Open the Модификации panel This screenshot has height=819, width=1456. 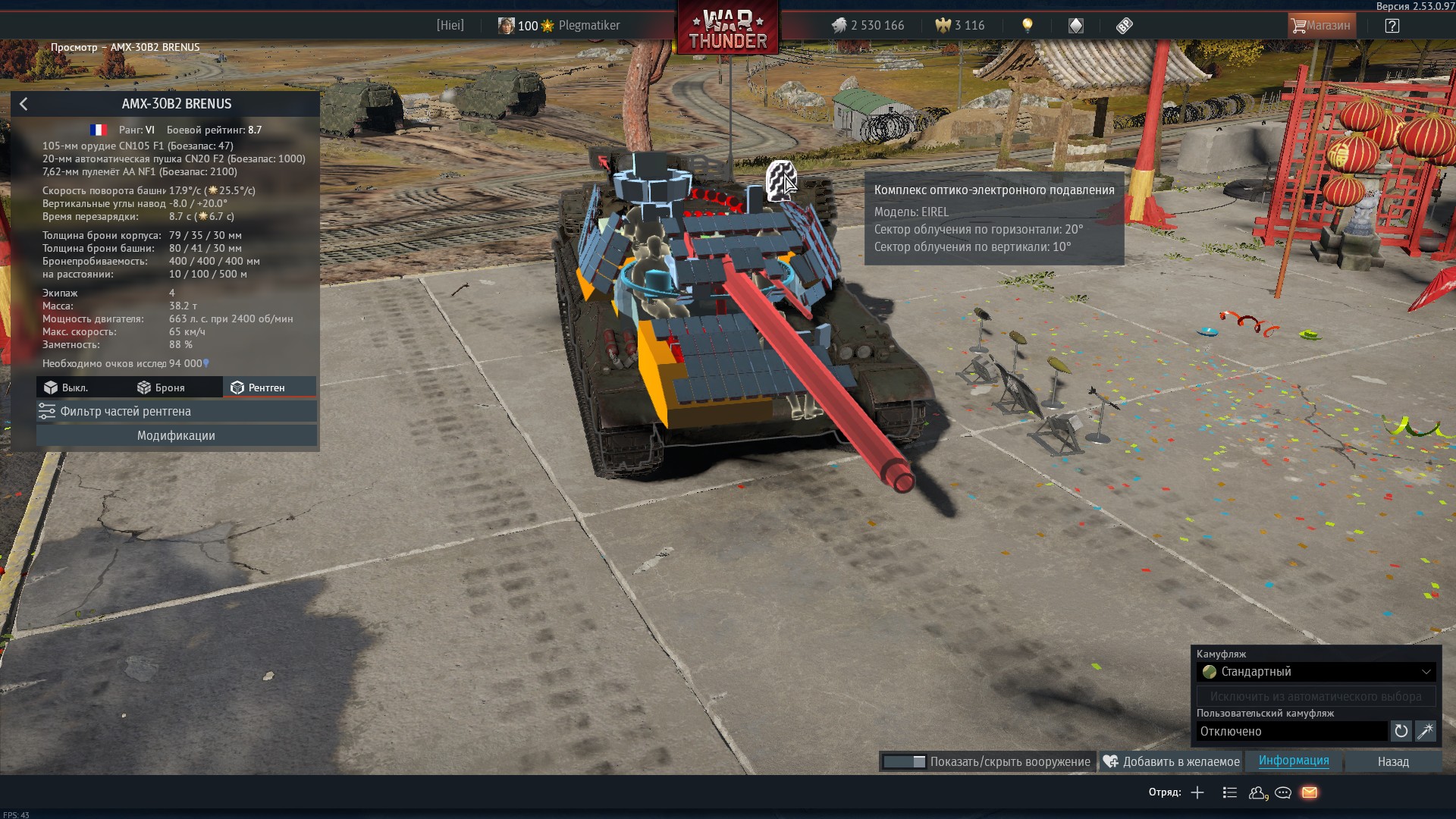[176, 435]
